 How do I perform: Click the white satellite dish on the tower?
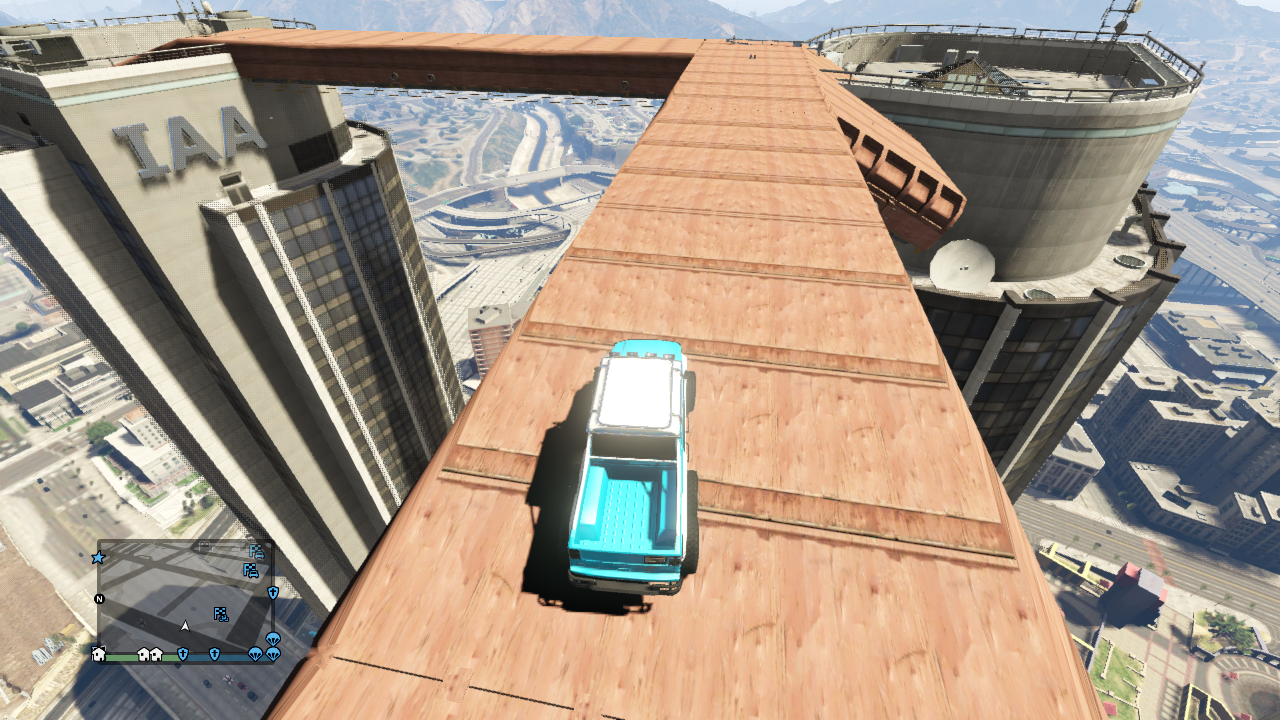[965, 265]
